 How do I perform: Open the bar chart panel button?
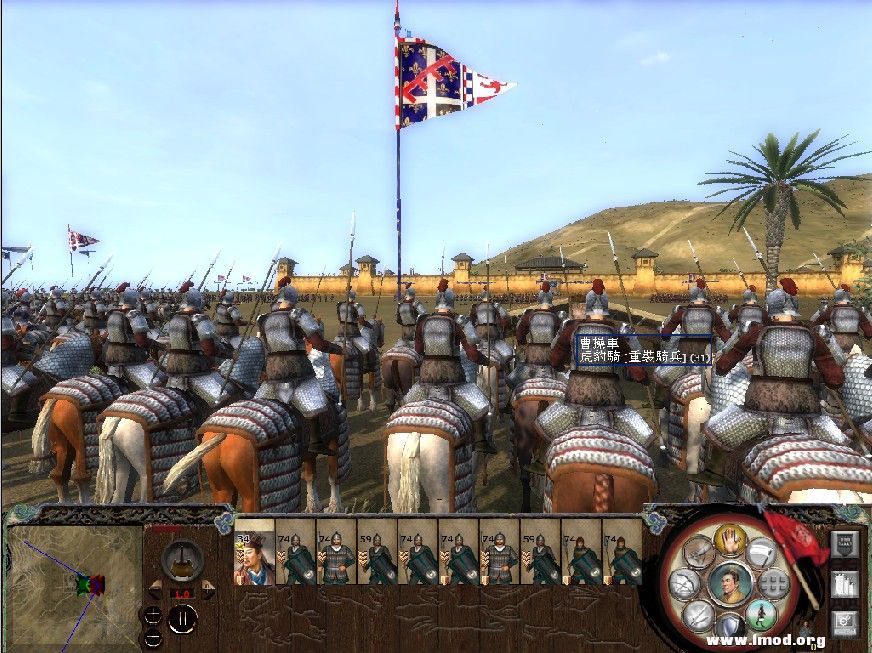pyautogui.click(x=844, y=584)
